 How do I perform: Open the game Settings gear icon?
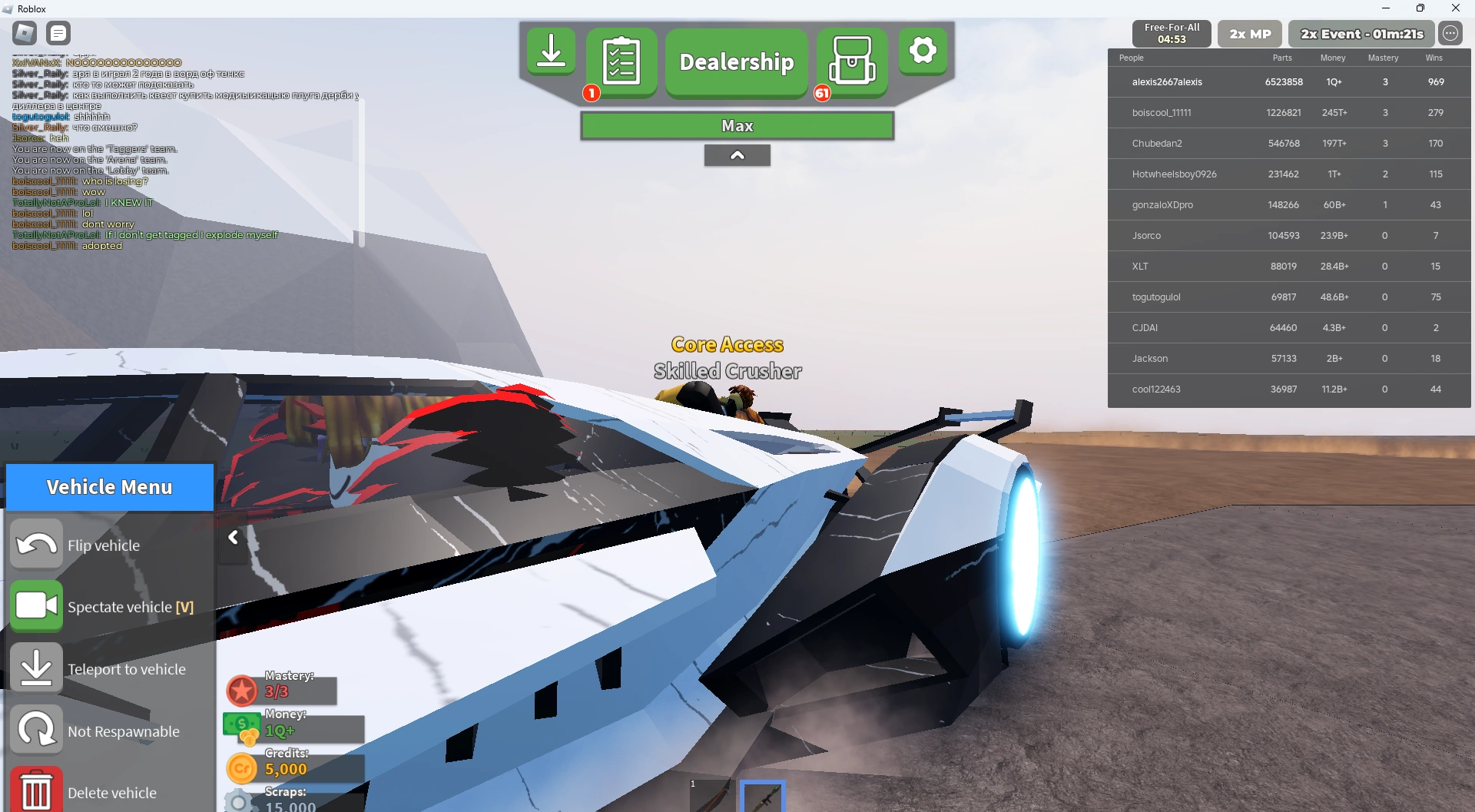(x=923, y=50)
